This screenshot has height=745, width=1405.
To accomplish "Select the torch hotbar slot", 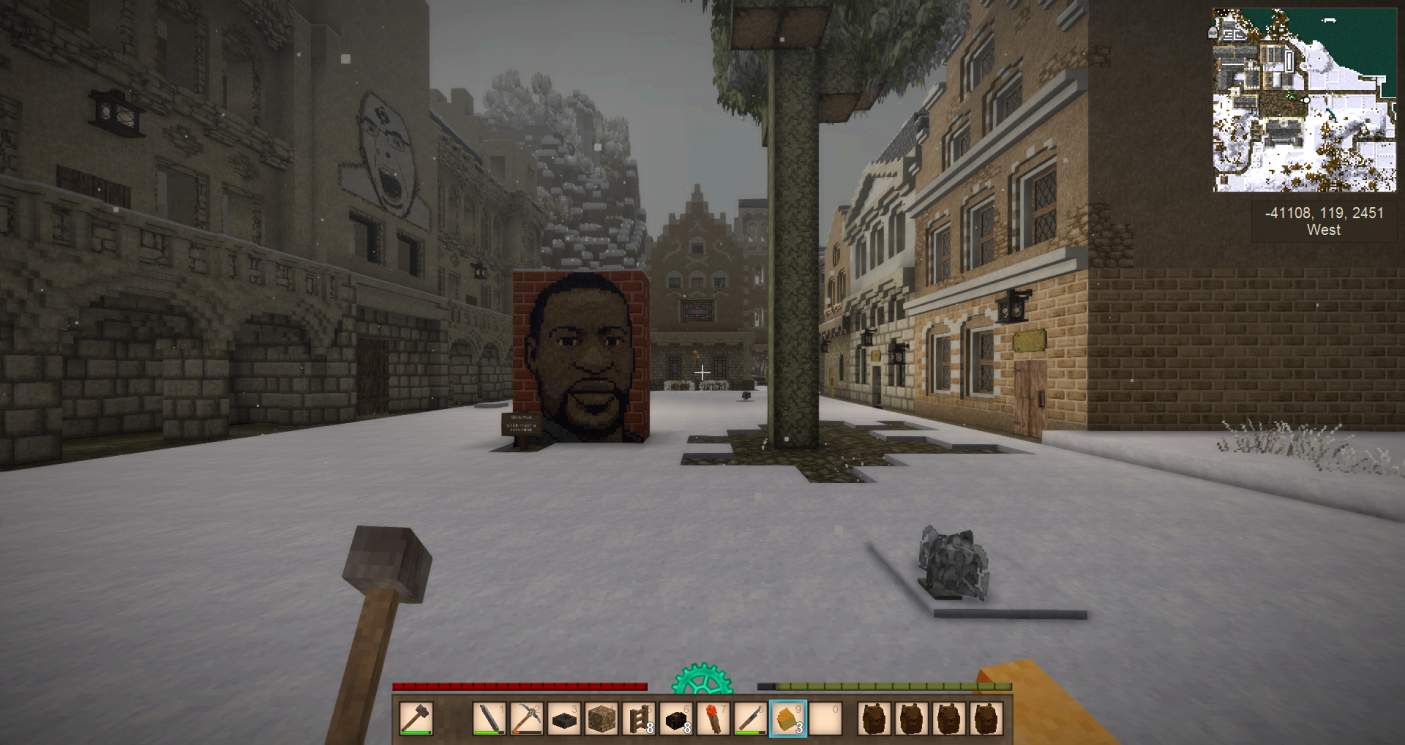I will pyautogui.click(x=713, y=719).
